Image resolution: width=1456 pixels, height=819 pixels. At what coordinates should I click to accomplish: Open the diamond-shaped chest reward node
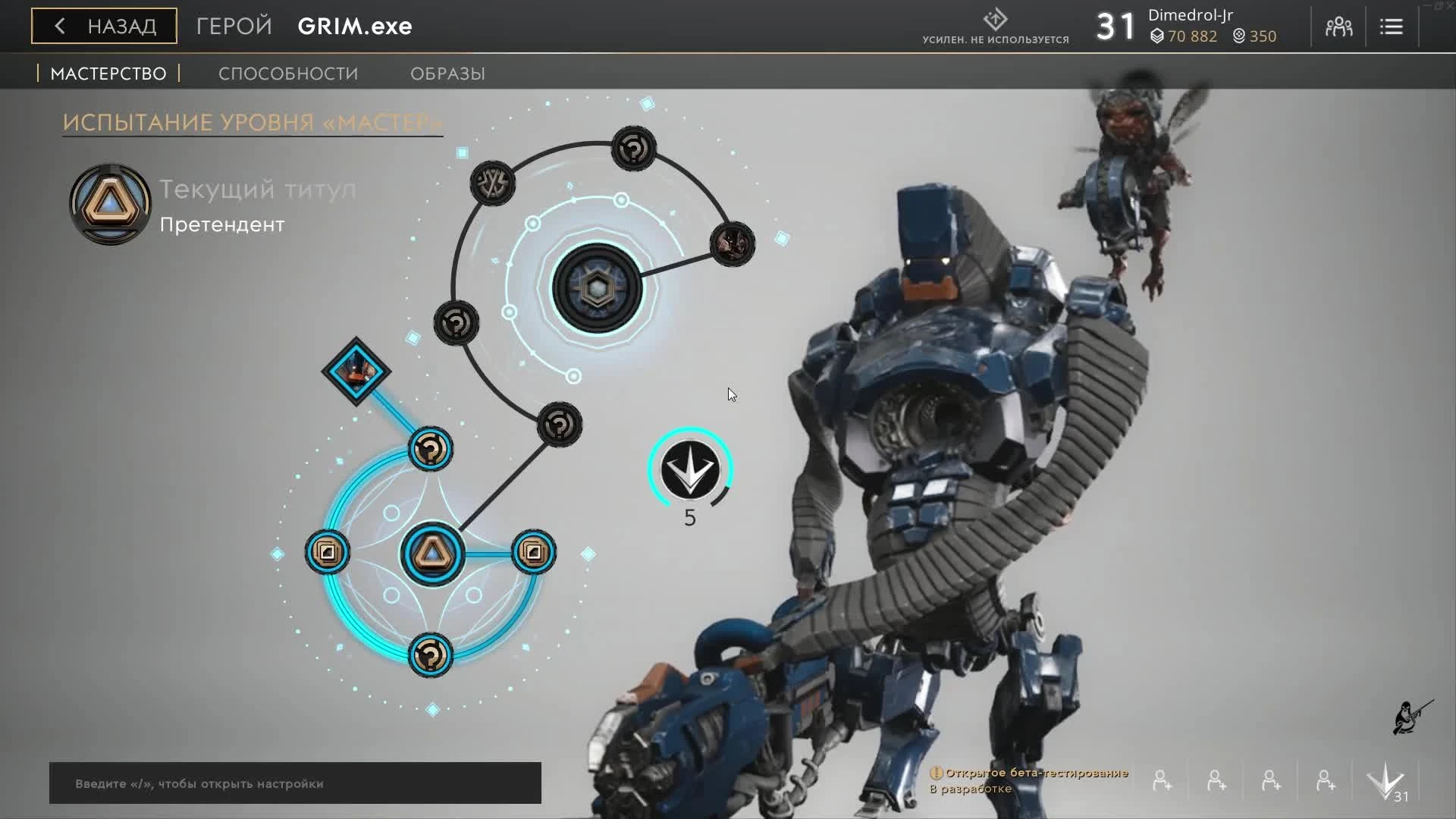pyautogui.click(x=356, y=371)
